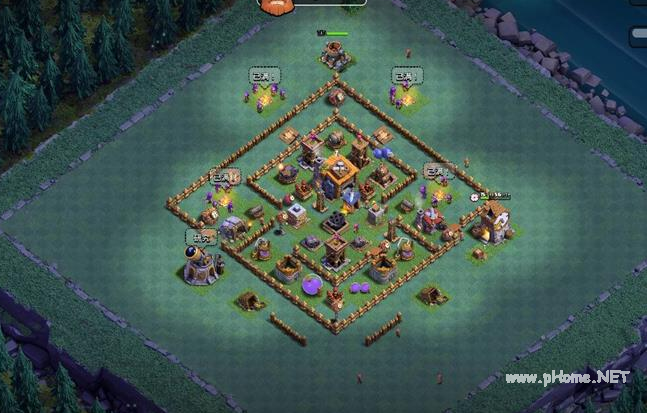Tap the speech bubble above the telescope building
This screenshot has width=647, height=413.
click(199, 237)
